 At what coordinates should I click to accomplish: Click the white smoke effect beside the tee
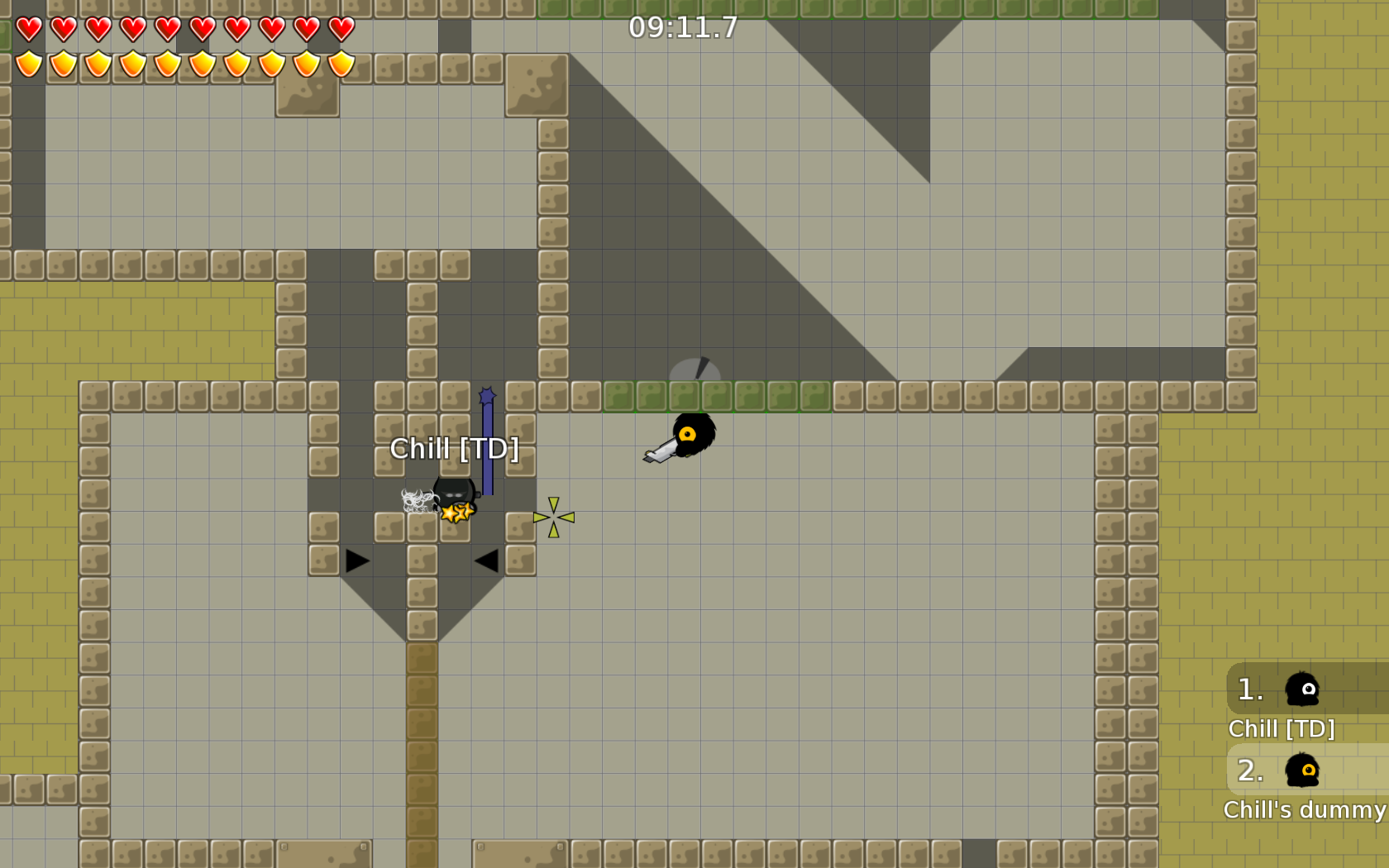click(x=416, y=499)
